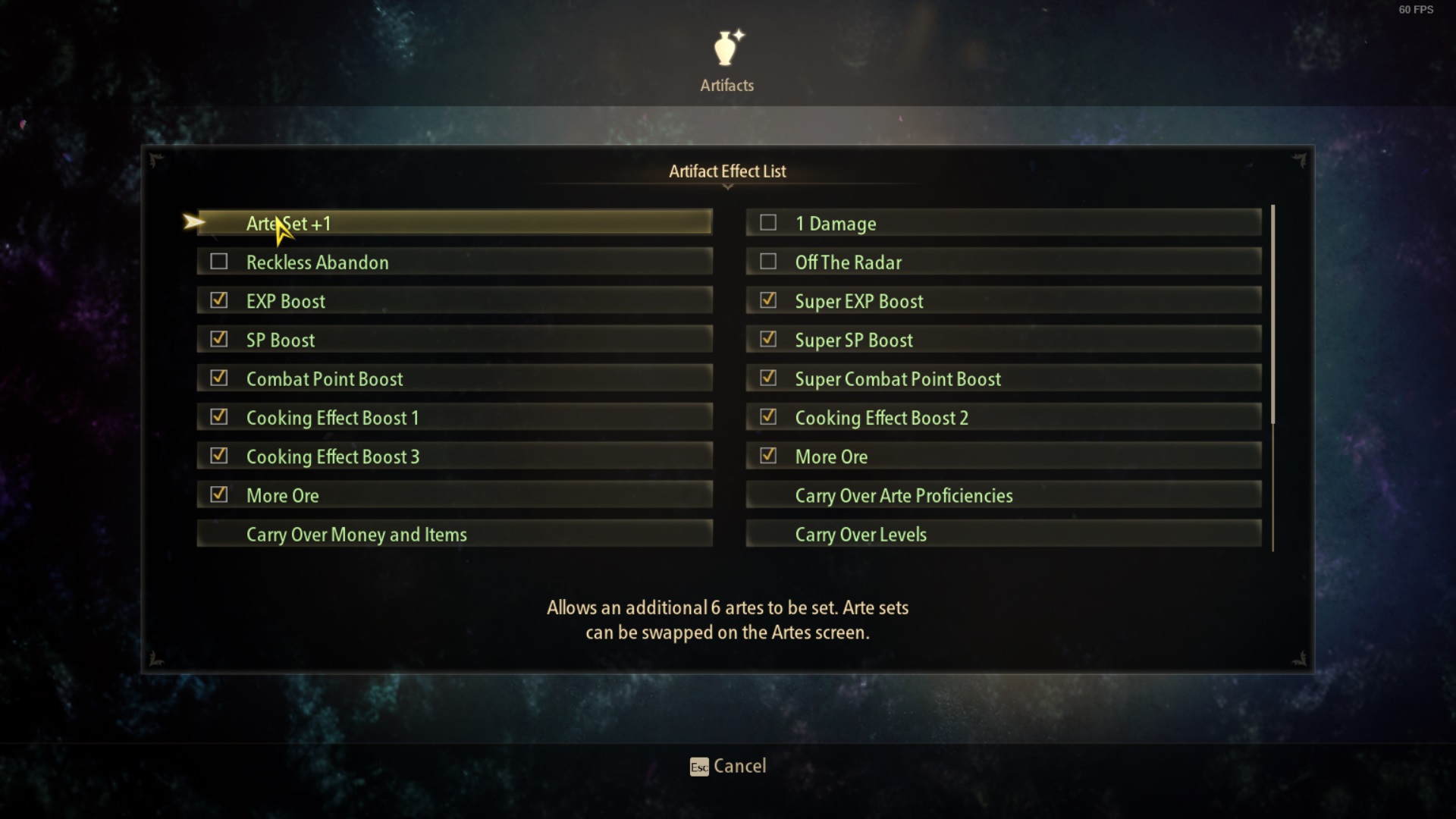Toggle Cooking Effect Boost 2
Screen dimensions: 1456x819
(768, 416)
